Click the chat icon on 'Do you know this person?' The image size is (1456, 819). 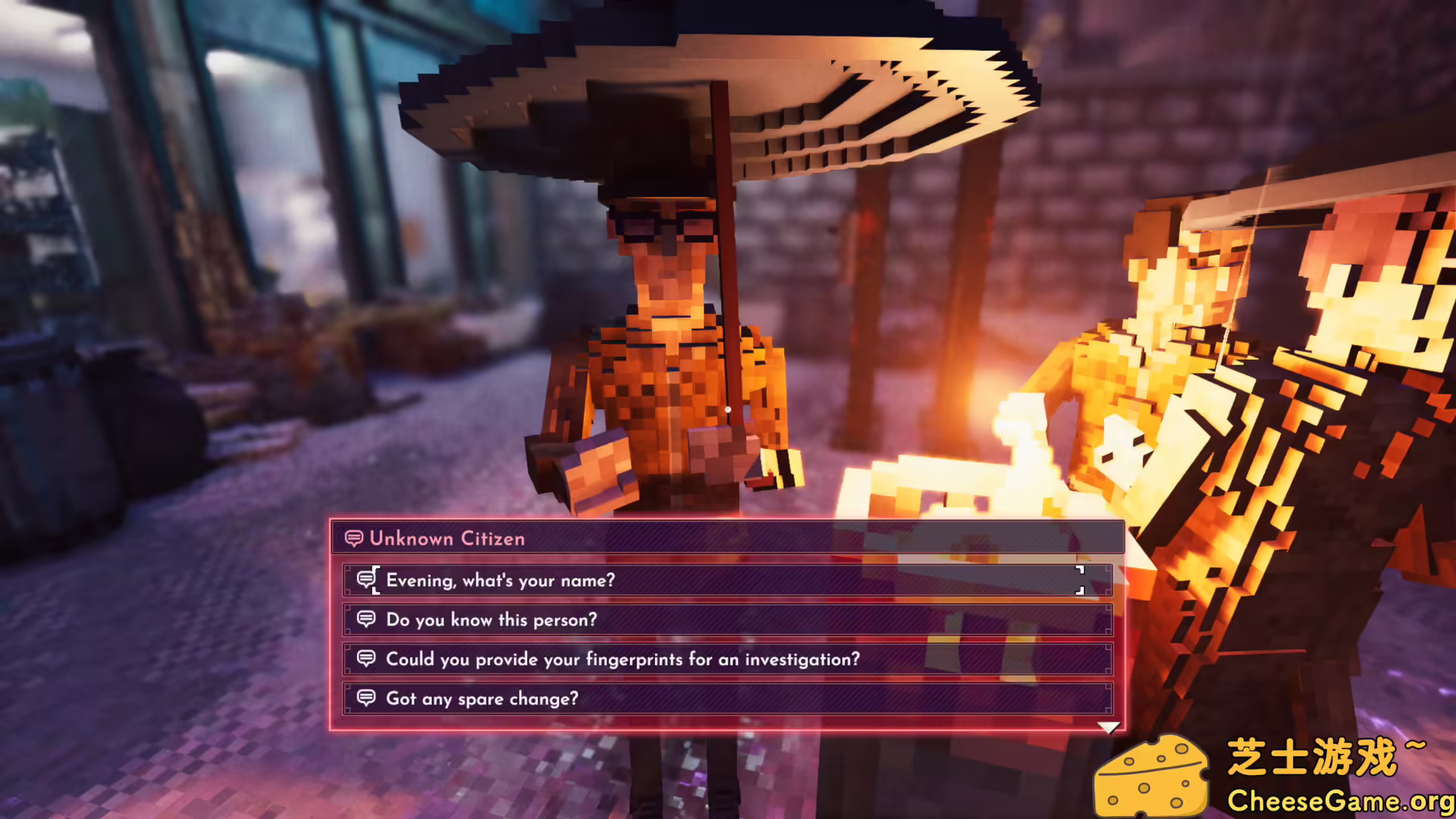[x=367, y=620]
